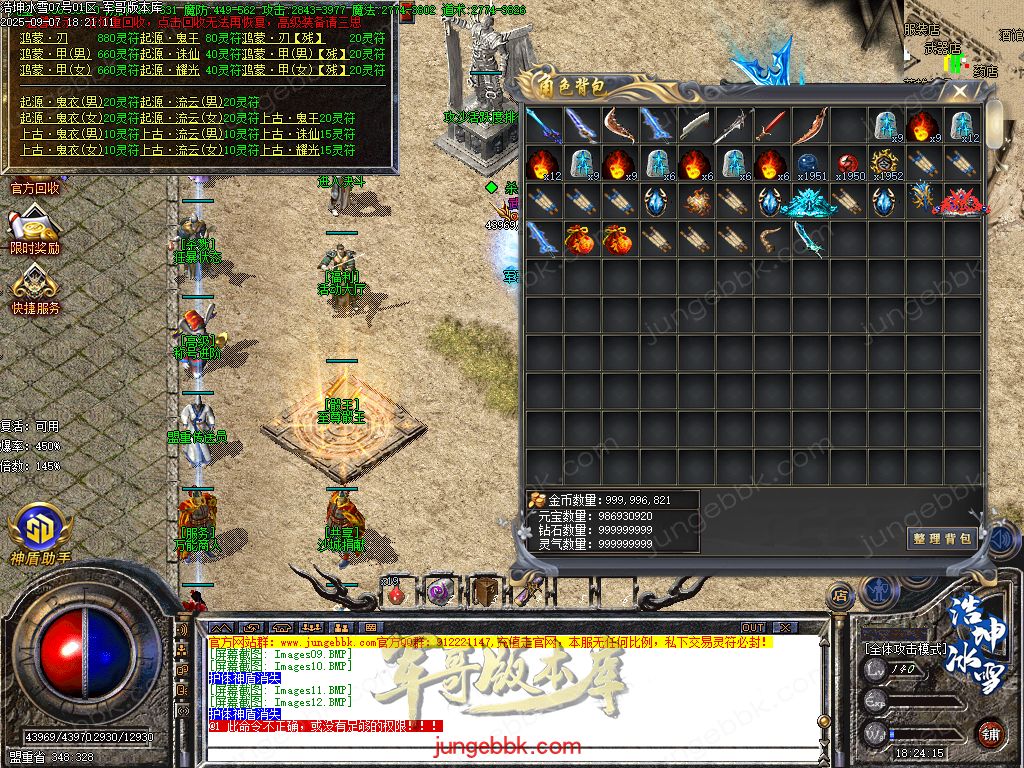Select the red orb stack x1950
Viewport: 1024px width, 768px height.
(x=848, y=164)
